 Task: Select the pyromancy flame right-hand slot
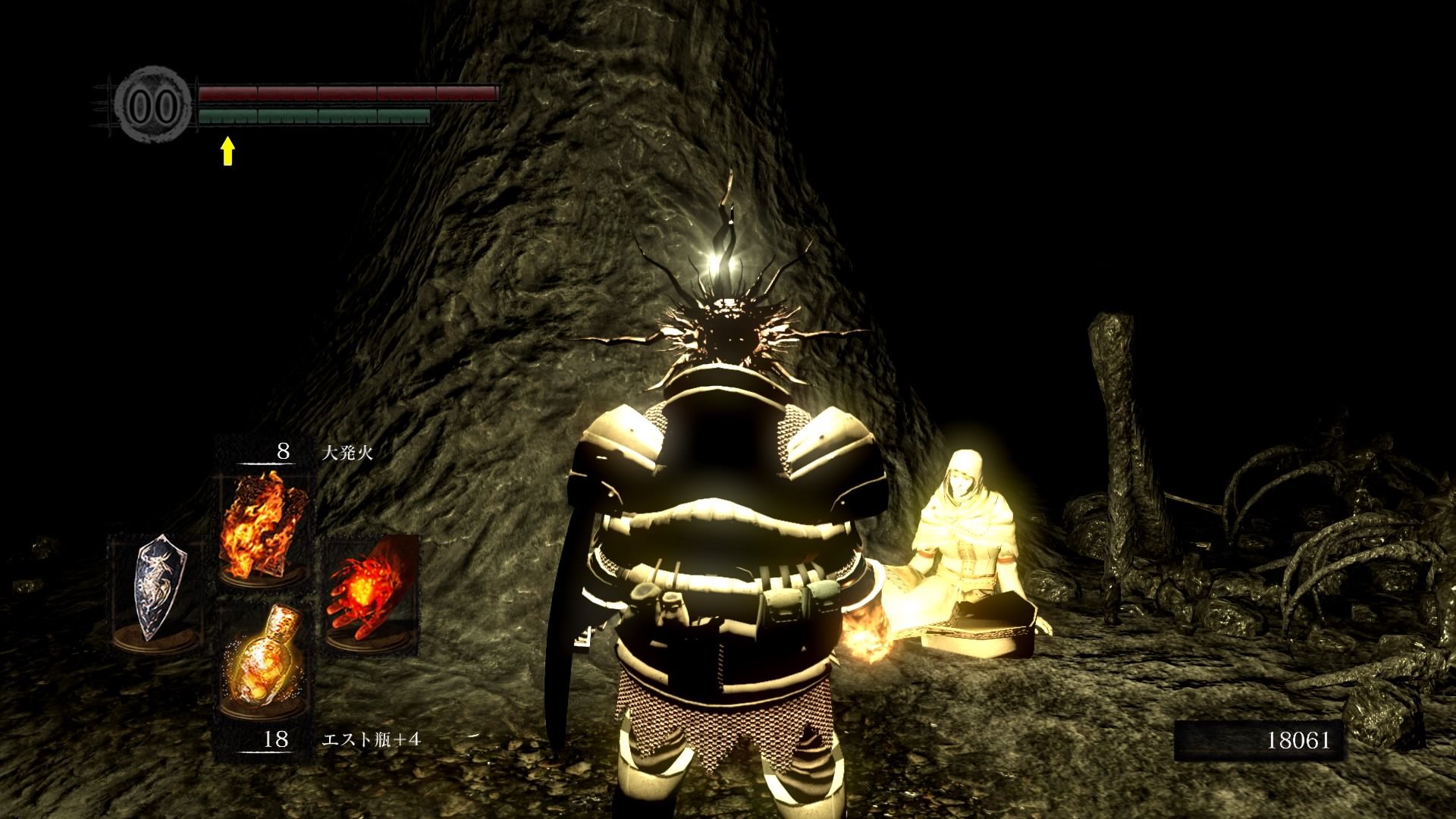tap(372, 591)
